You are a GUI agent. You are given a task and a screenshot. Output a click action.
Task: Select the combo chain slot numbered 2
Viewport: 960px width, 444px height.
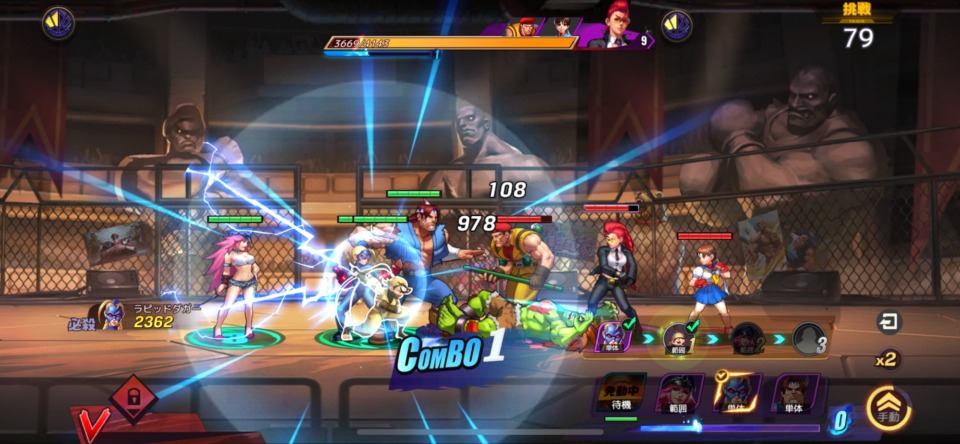(746, 339)
